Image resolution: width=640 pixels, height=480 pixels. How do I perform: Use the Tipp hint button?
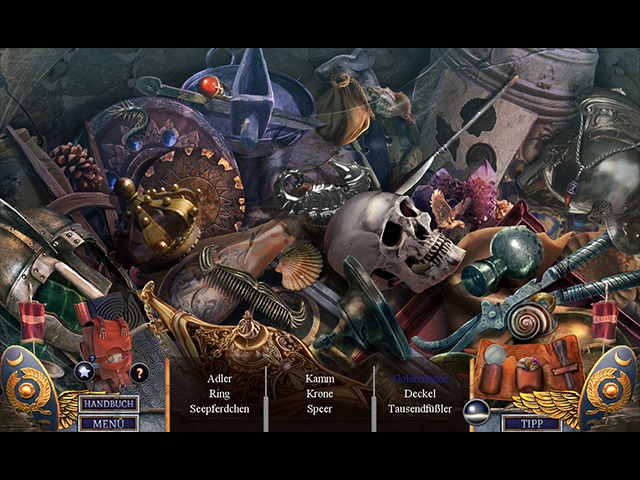(x=530, y=423)
